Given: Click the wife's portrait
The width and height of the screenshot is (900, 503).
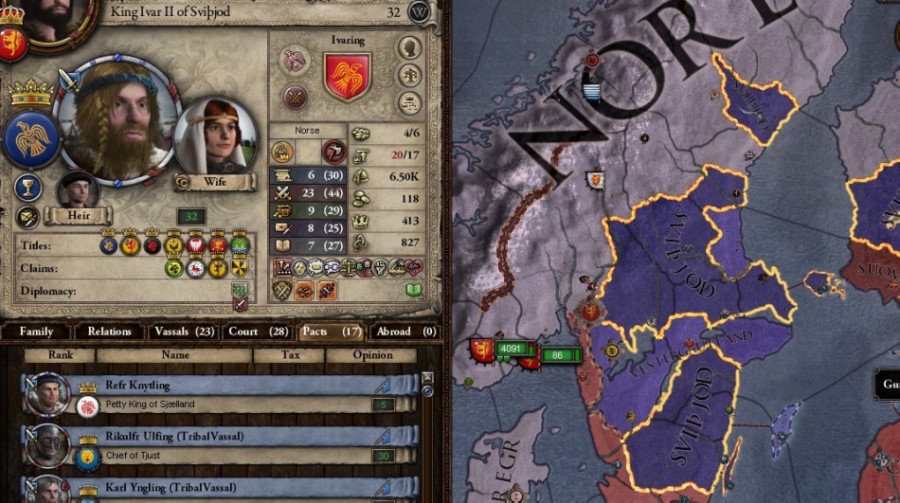Looking at the screenshot, I should pyautogui.click(x=216, y=138).
